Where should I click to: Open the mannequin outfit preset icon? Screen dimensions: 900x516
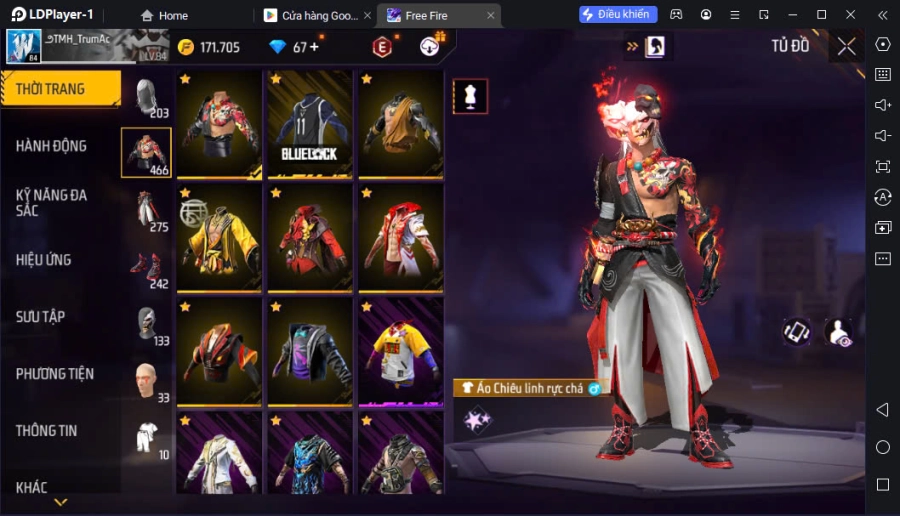pos(470,96)
